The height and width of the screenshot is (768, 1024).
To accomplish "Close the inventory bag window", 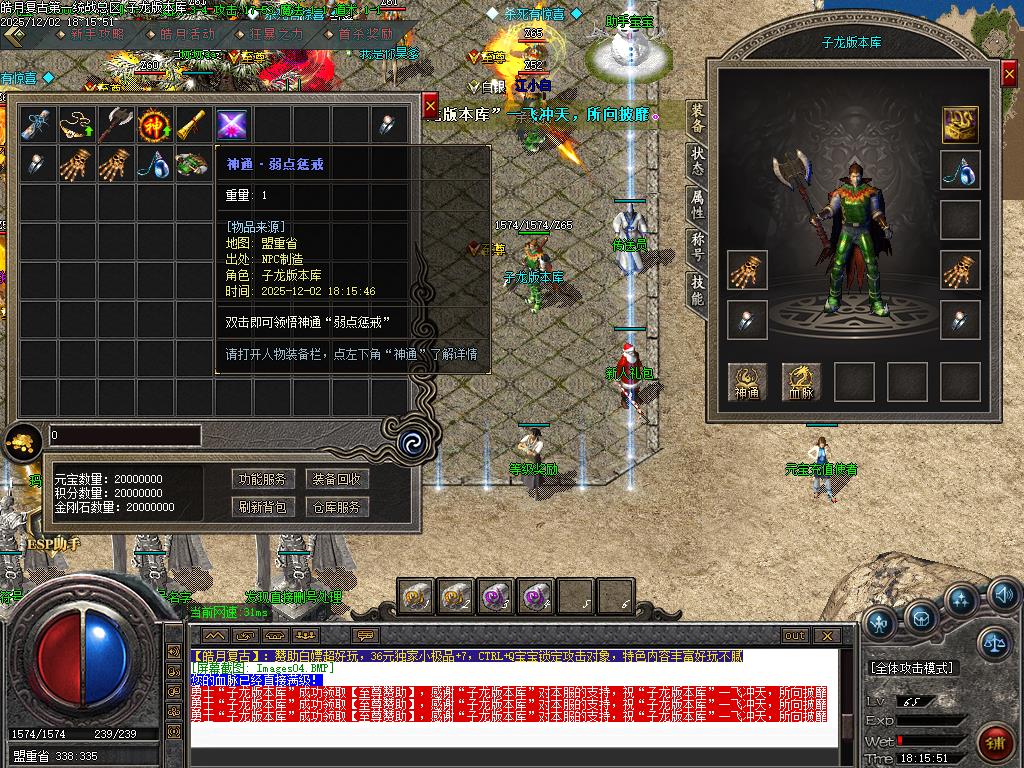I will 430,105.
